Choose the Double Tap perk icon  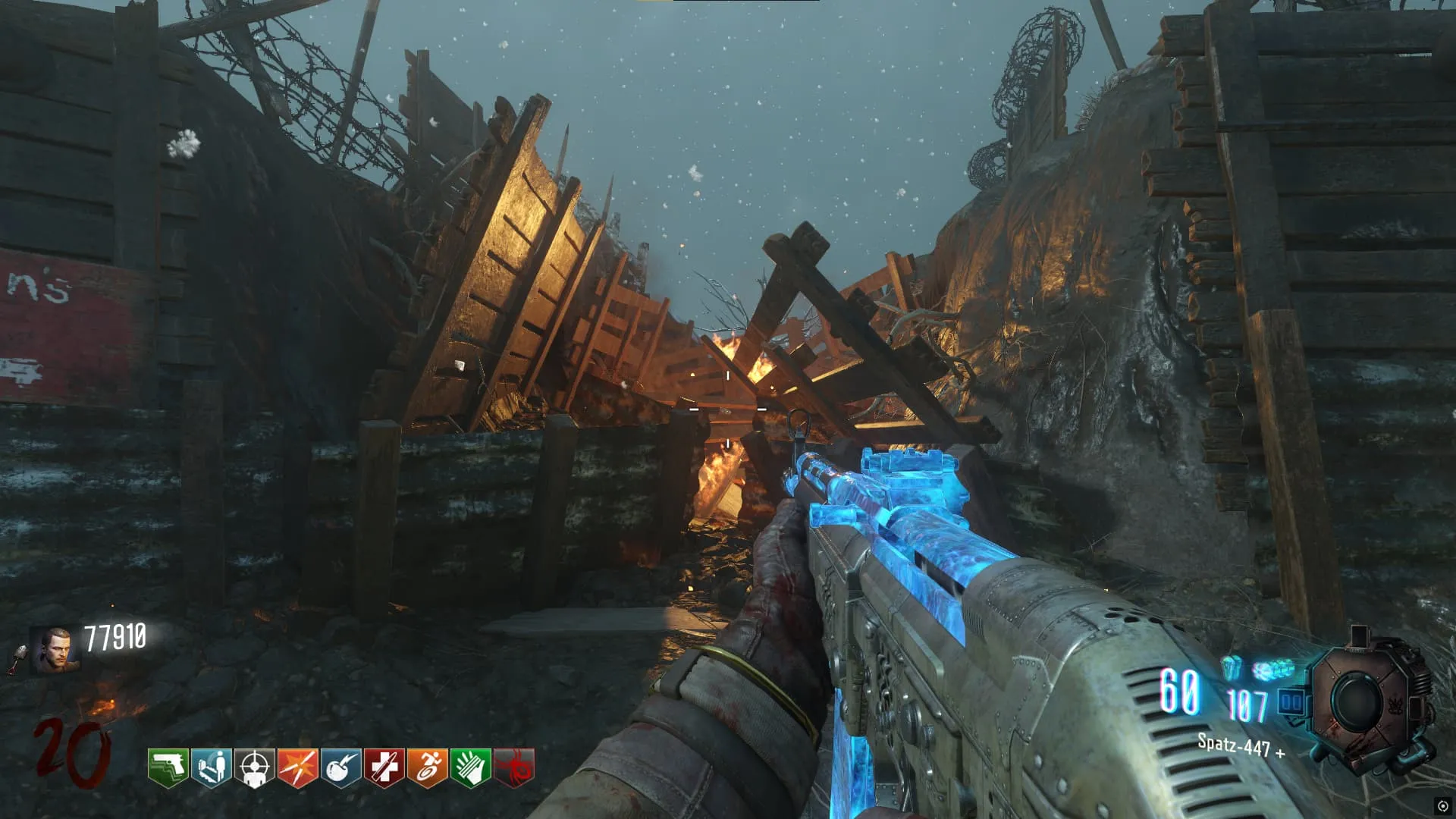click(x=297, y=767)
